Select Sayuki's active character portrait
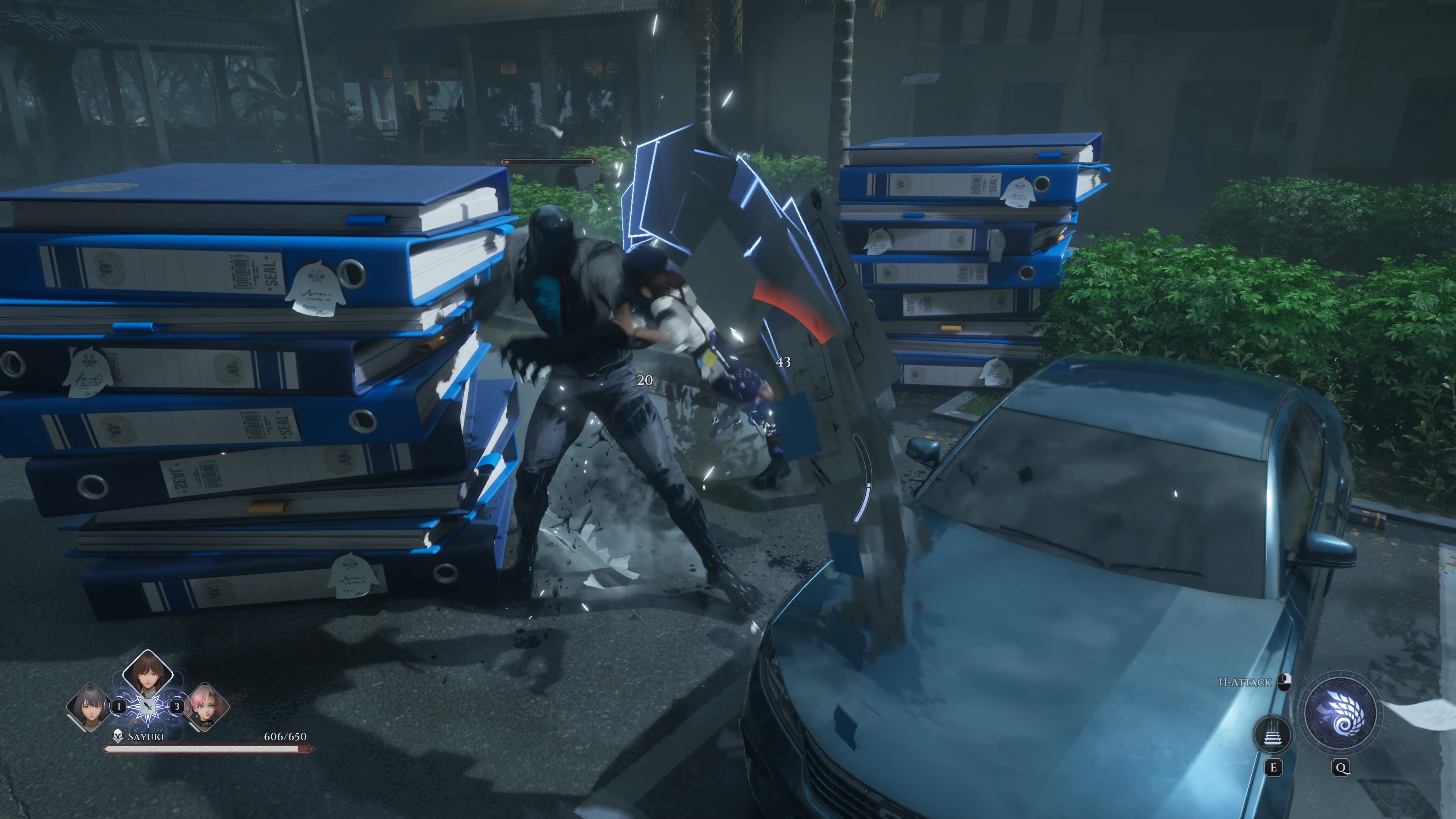The image size is (1456, 819). 147,674
